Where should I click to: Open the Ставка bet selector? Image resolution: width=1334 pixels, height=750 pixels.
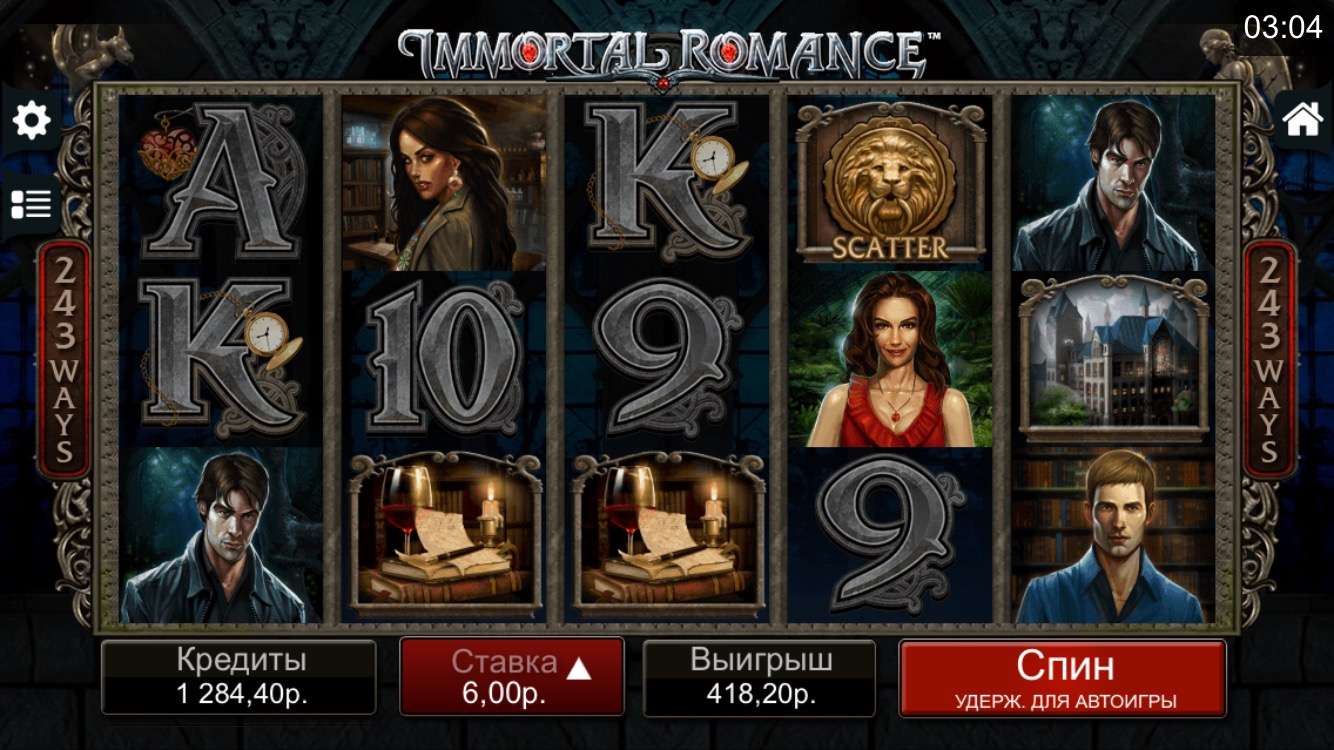click(x=512, y=677)
